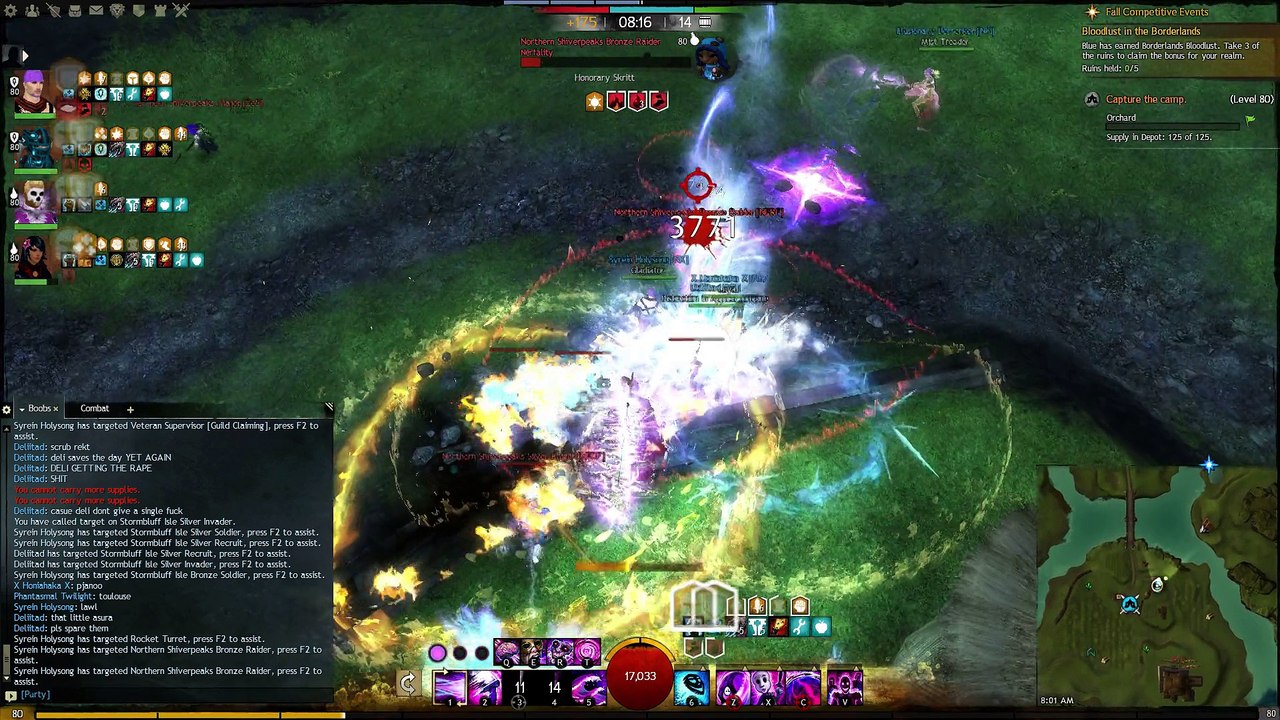Image resolution: width=1280 pixels, height=720 pixels.
Task: Use the blue mask healing skill
Action: coord(691,687)
